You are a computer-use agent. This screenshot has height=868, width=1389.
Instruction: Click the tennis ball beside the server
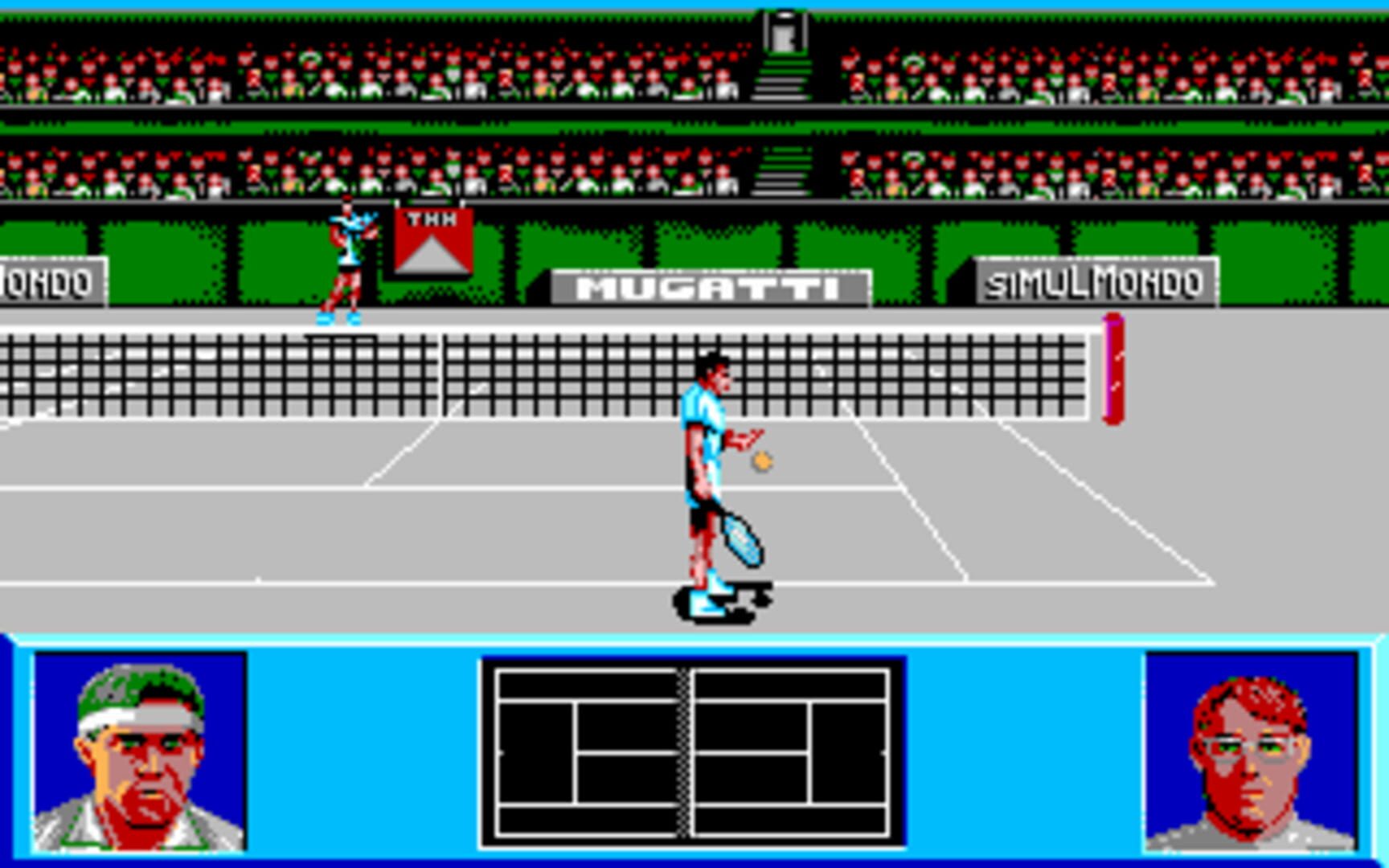pyautogui.click(x=761, y=460)
